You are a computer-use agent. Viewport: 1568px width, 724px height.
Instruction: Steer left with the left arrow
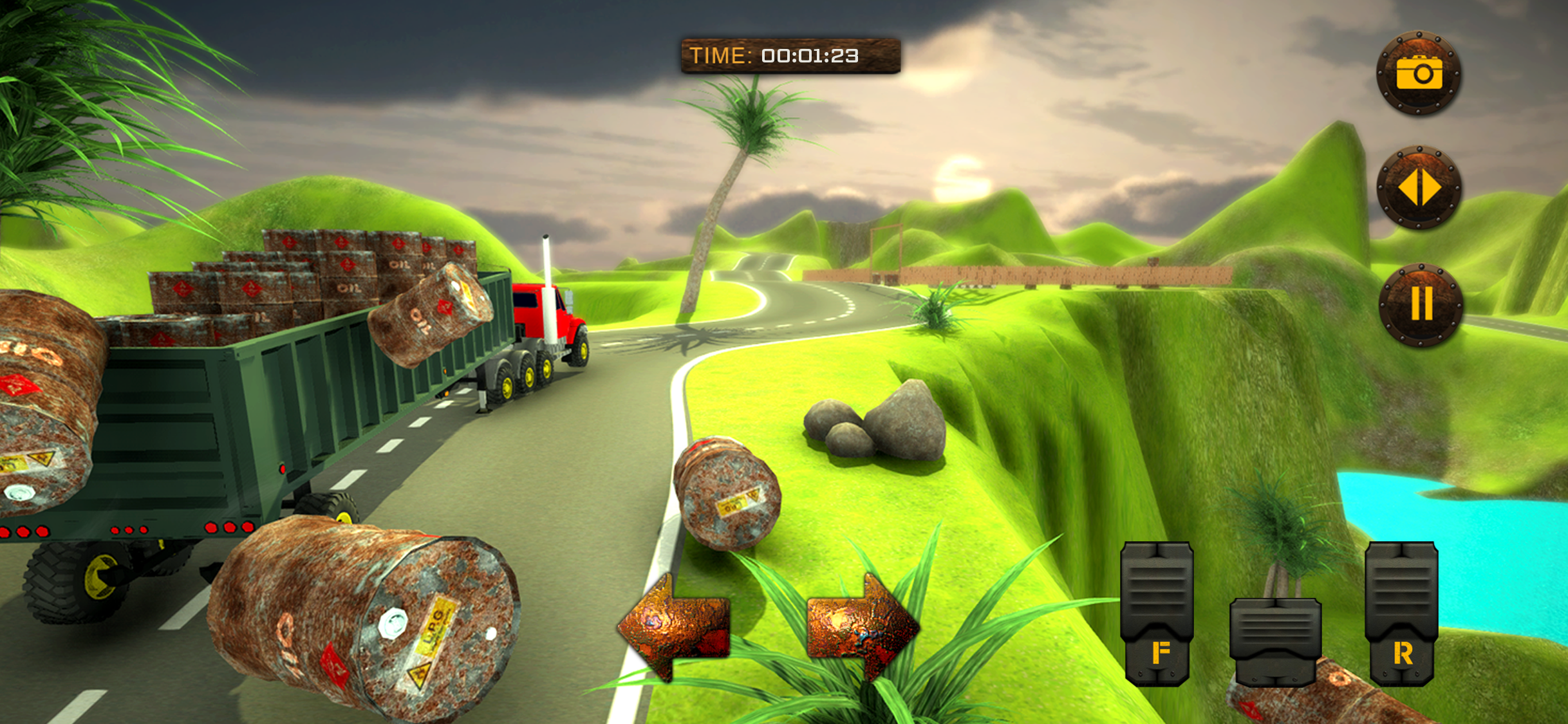pyautogui.click(x=675, y=626)
